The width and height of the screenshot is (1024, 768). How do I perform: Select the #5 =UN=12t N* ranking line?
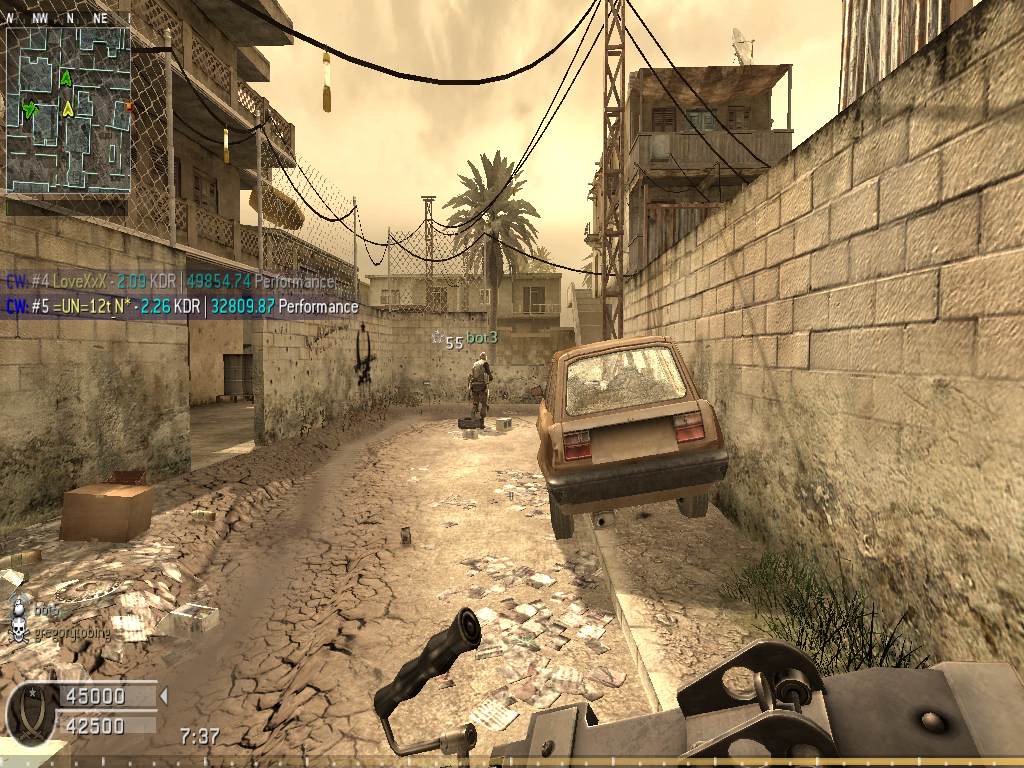click(x=182, y=306)
